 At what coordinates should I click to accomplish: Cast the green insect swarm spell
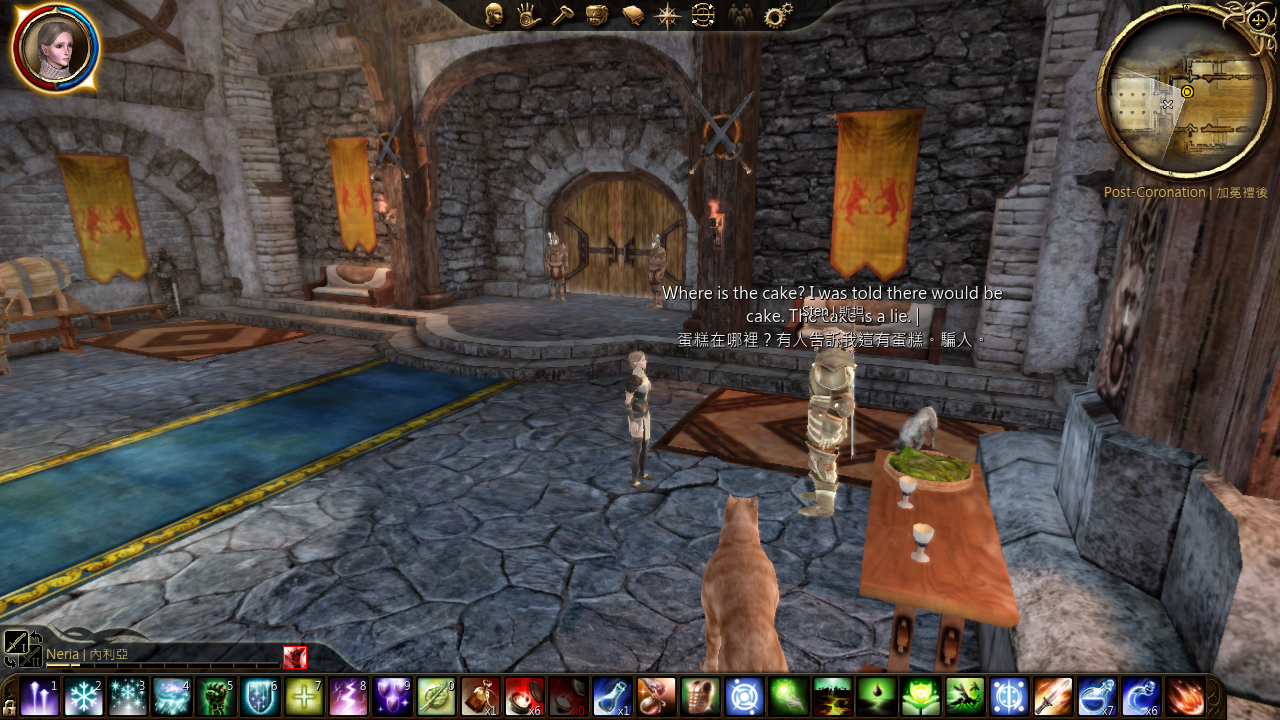[x=964, y=696]
